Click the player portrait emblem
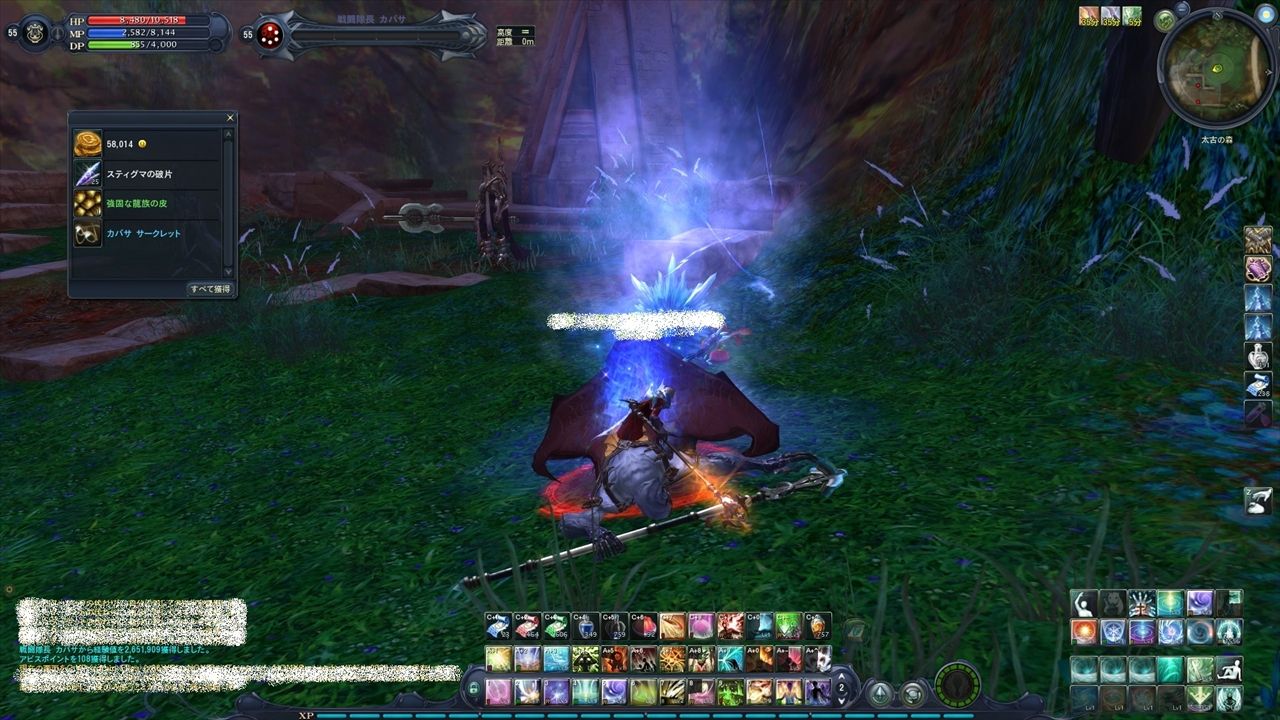Image resolution: width=1280 pixels, height=720 pixels. click(x=36, y=32)
